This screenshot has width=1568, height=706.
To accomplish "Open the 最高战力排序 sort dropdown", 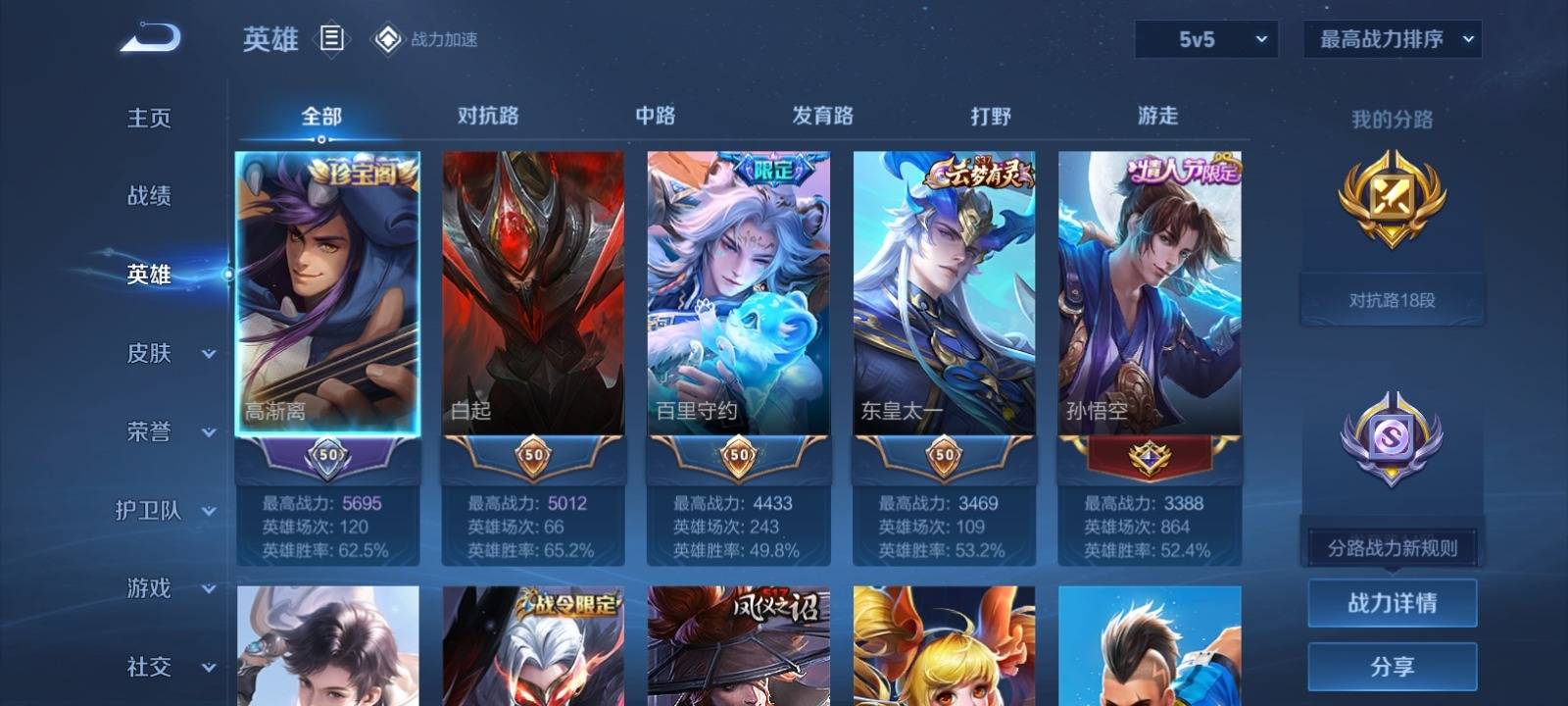I will (1392, 39).
